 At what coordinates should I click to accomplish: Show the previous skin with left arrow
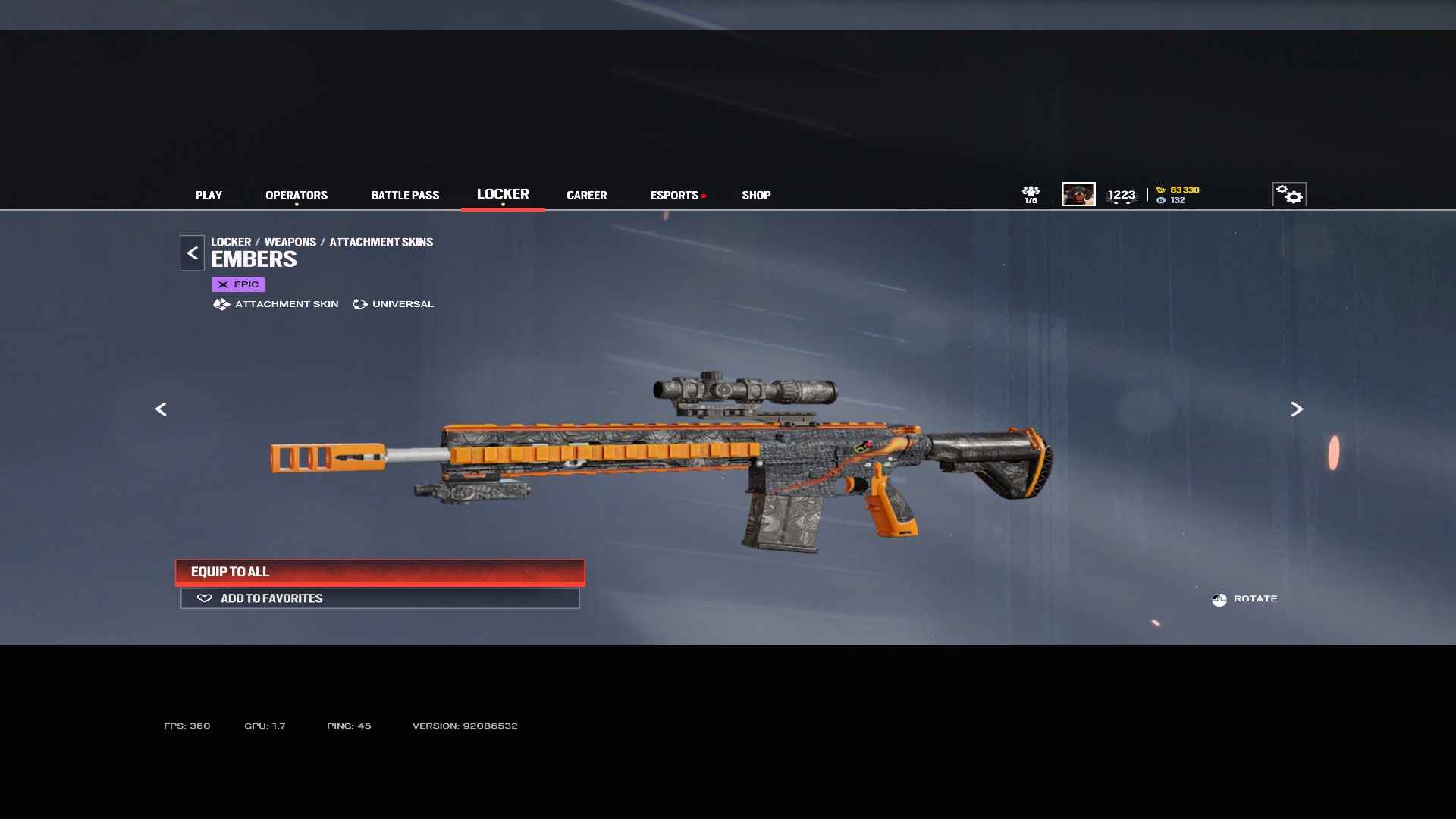(161, 409)
